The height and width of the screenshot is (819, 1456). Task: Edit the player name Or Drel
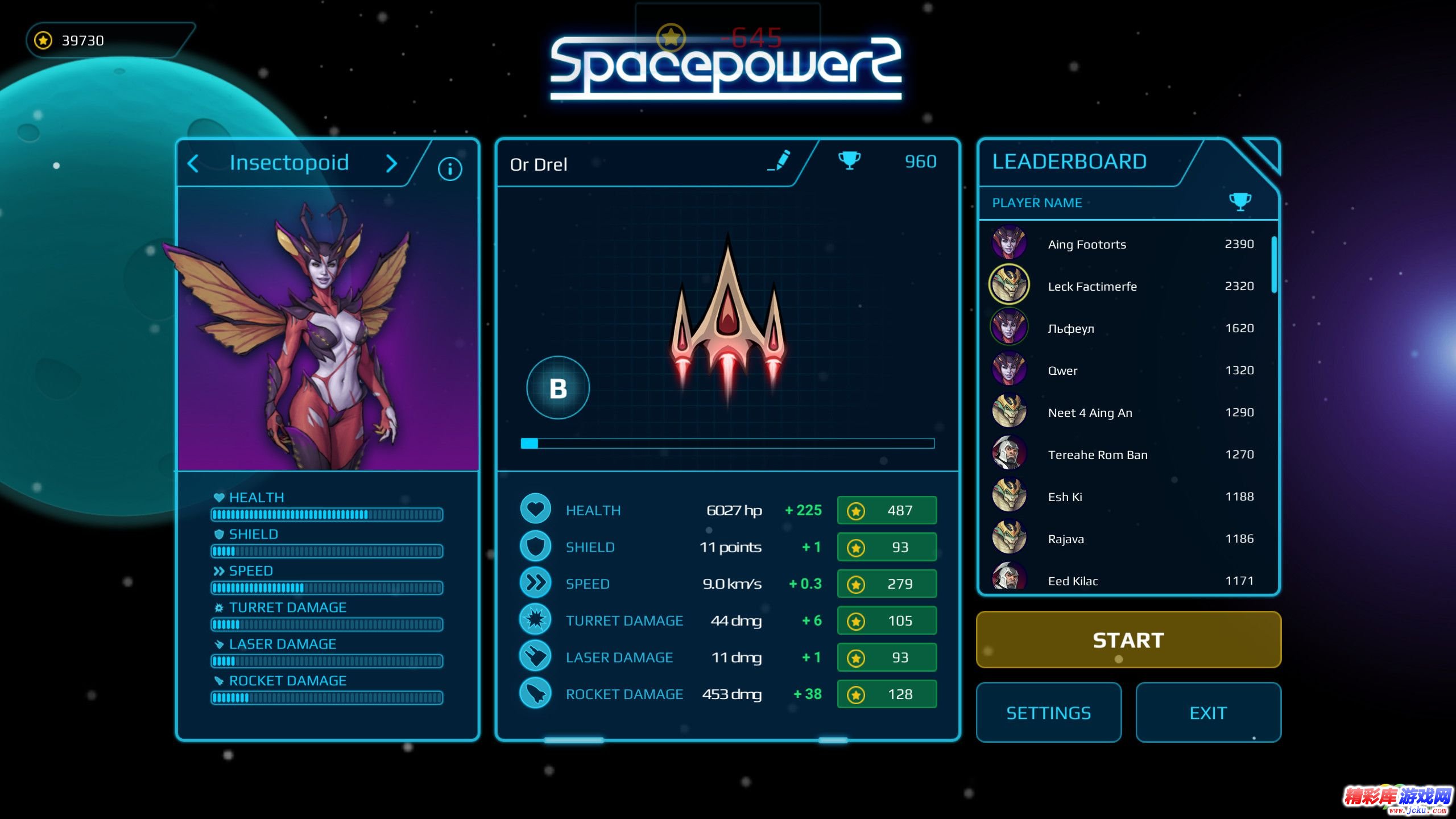(x=779, y=161)
